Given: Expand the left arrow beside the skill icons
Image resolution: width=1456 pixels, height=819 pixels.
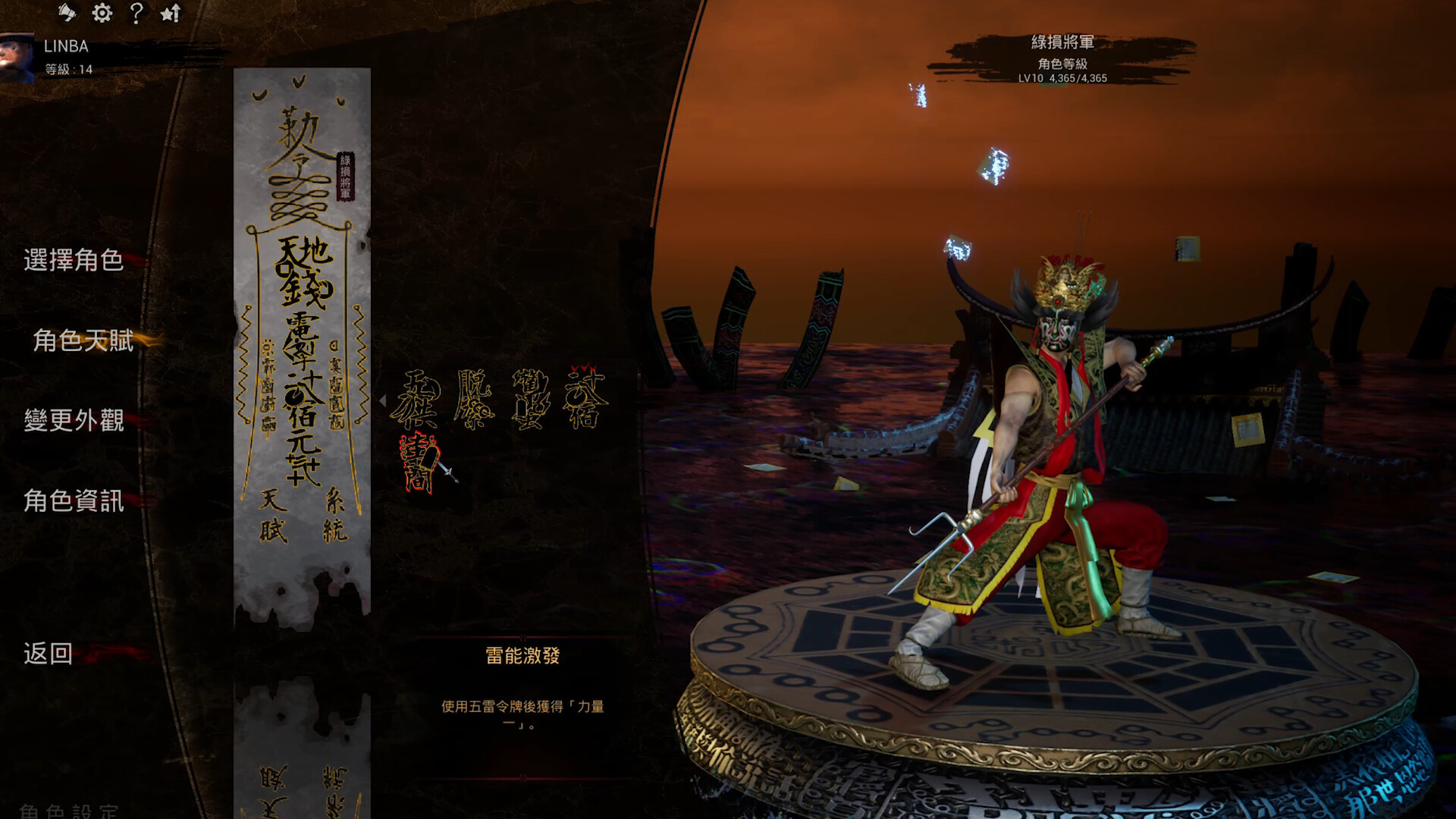Looking at the screenshot, I should pos(383,400).
